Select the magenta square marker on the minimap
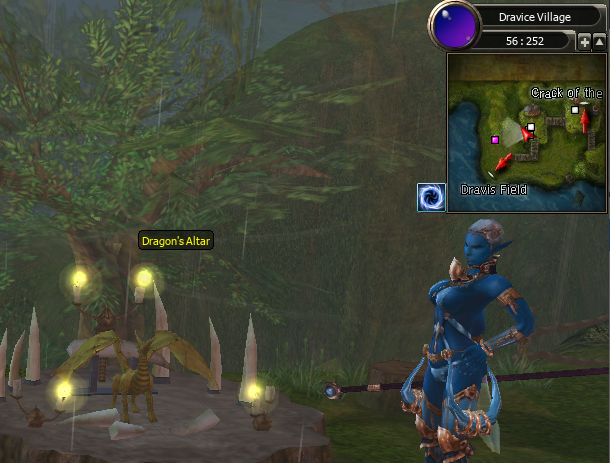The image size is (610, 463). [x=494, y=141]
